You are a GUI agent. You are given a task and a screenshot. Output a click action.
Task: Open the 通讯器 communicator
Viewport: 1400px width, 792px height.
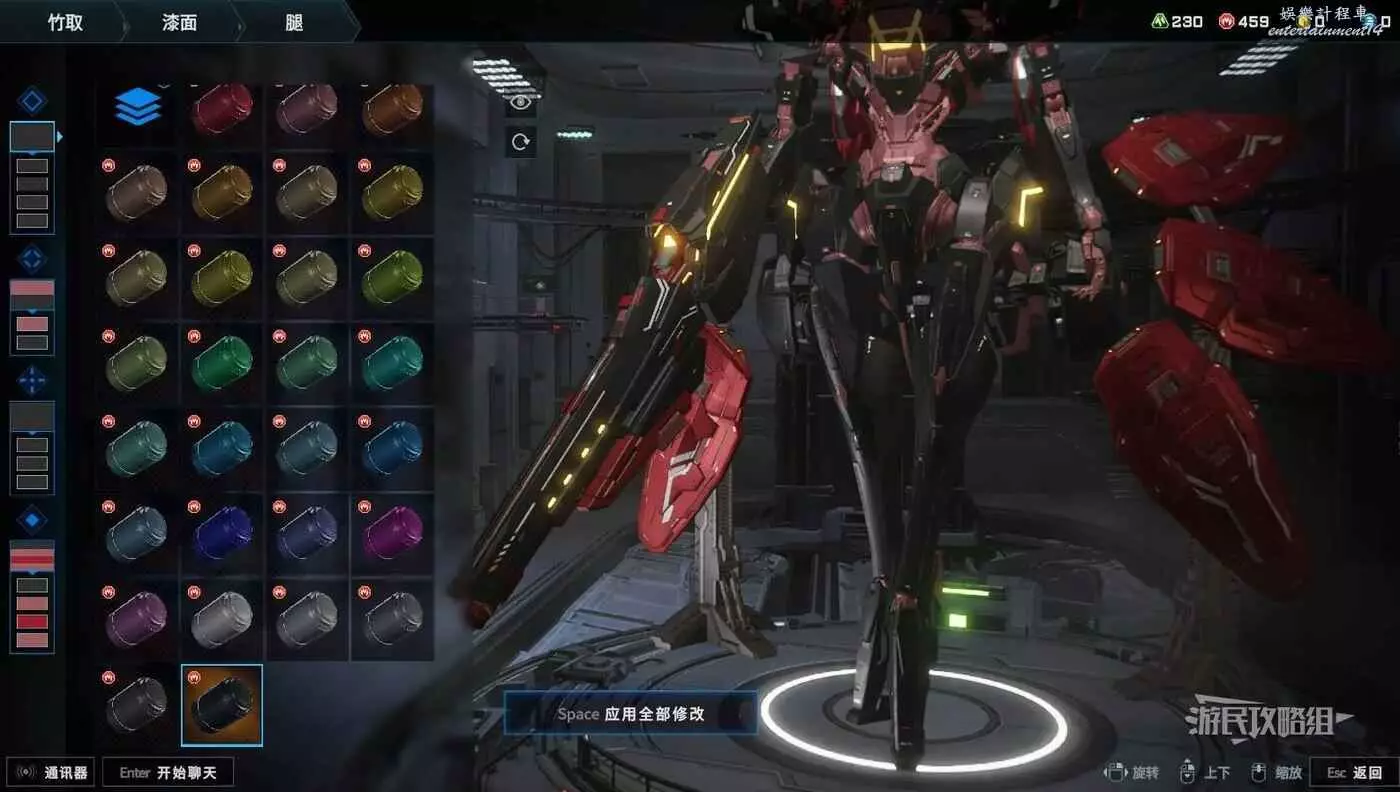(52, 772)
